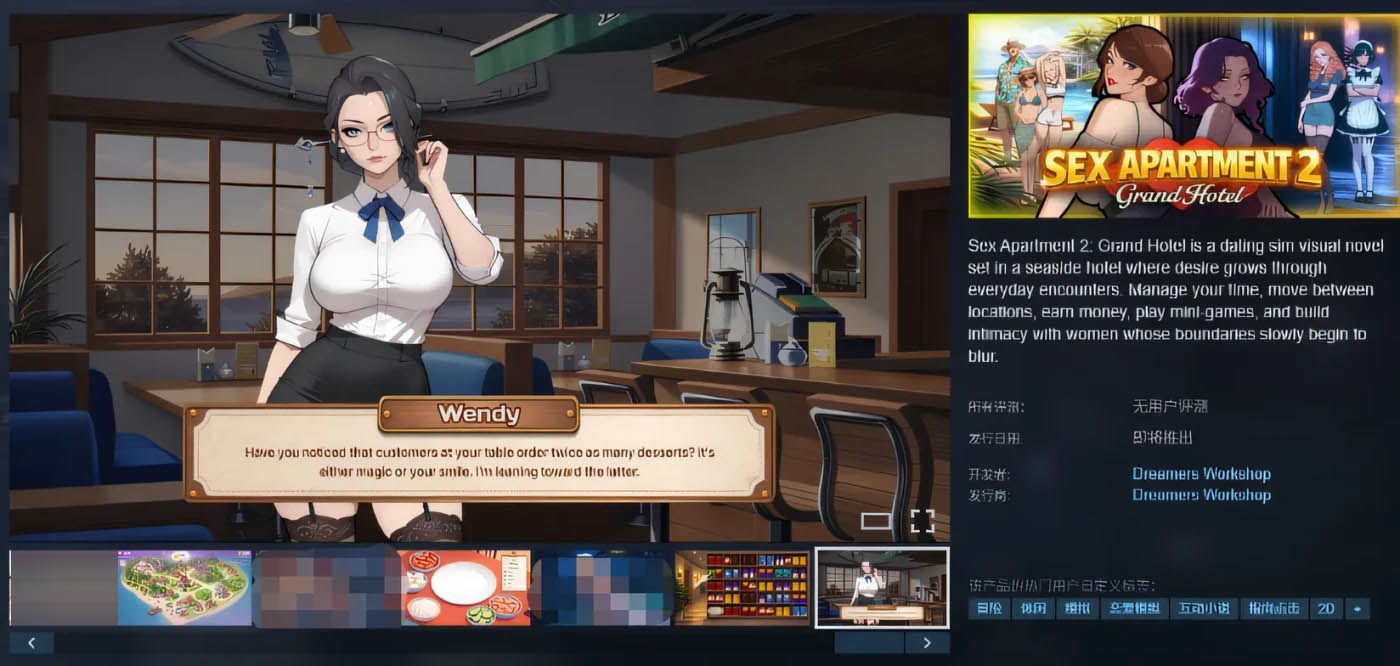Show the plate and food minigame thumbnail
Viewport: 1400px width, 666px height.
pos(465,588)
